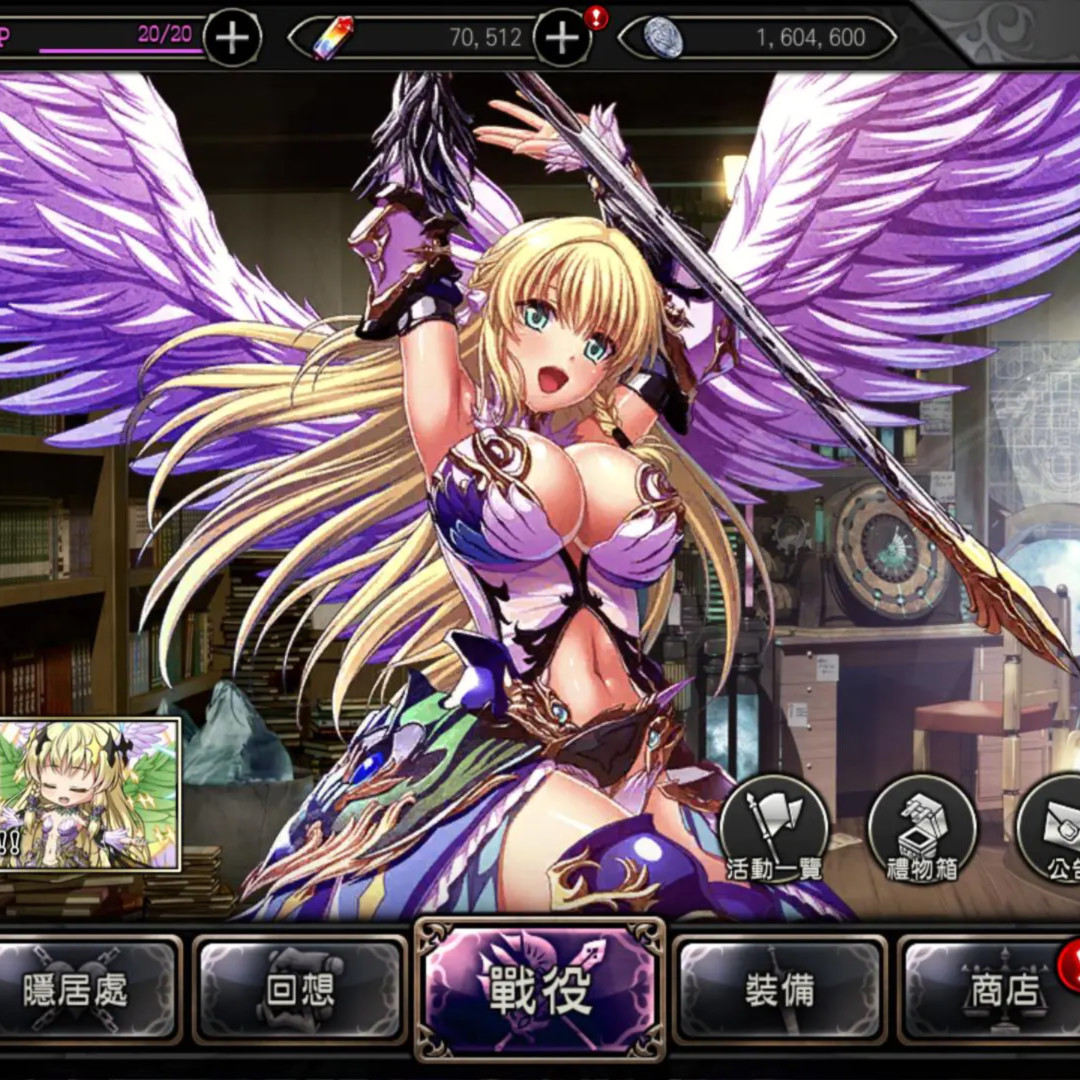Buy more rainbow gems via plus button
1080x1080 pixels.
pyautogui.click(x=562, y=38)
